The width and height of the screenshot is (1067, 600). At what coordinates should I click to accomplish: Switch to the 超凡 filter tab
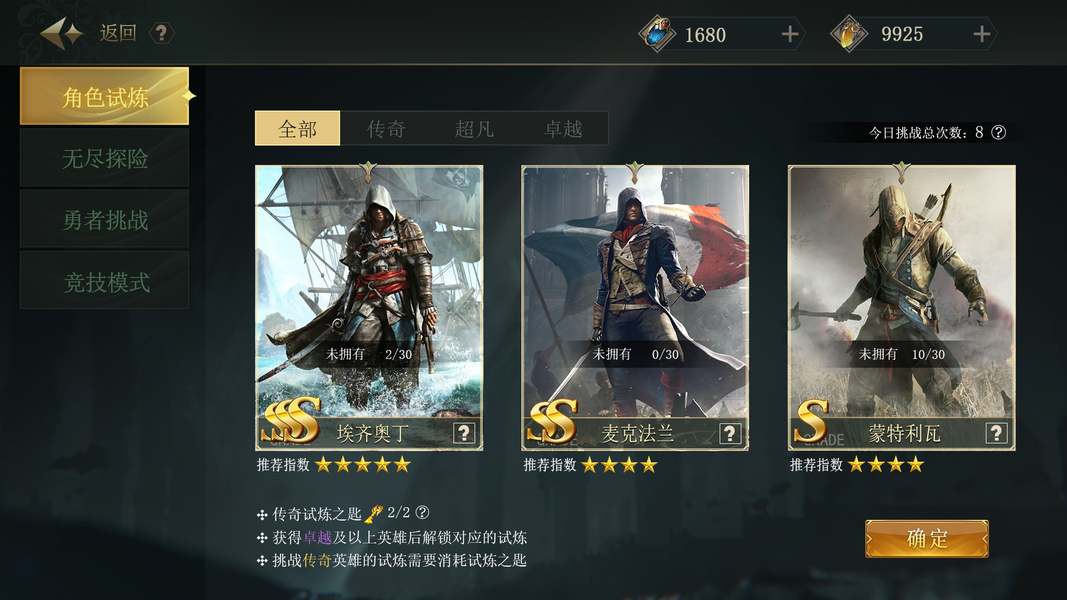[474, 129]
